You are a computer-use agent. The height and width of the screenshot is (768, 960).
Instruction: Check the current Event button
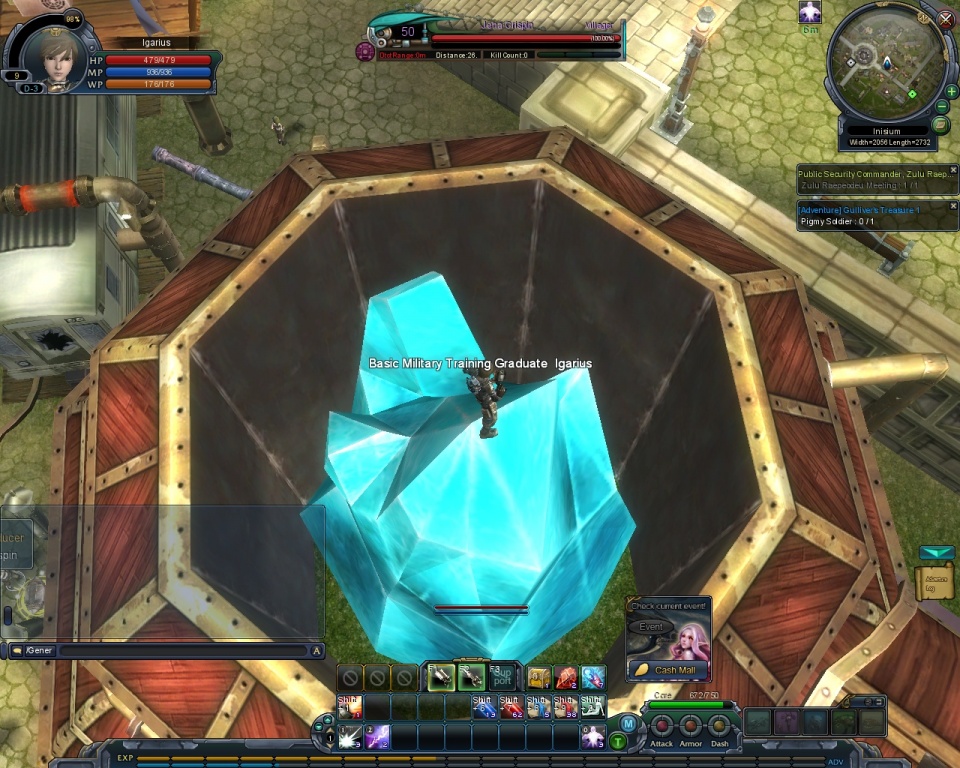point(651,627)
